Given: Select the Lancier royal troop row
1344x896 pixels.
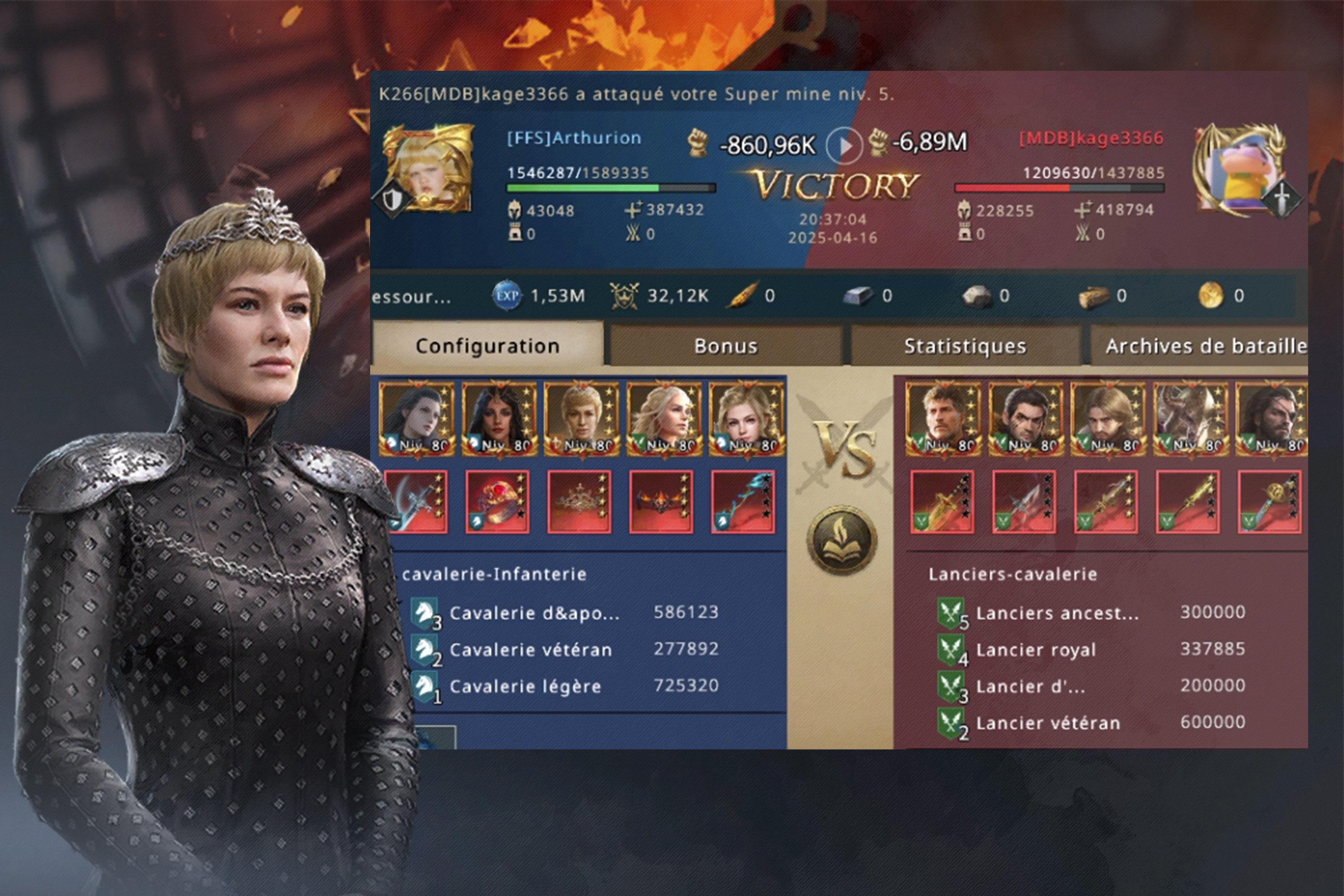Looking at the screenshot, I should [x=1091, y=649].
